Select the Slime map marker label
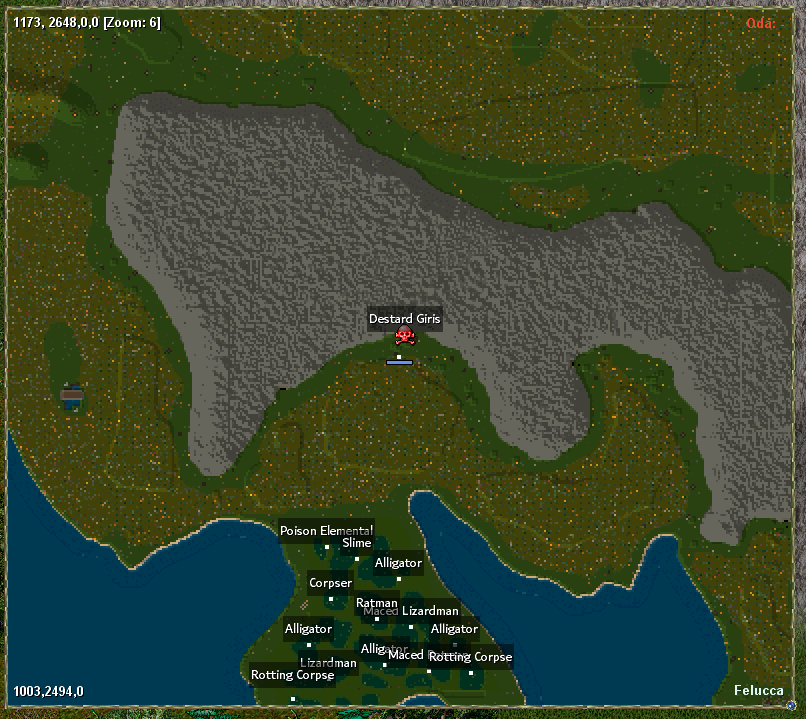The width and height of the screenshot is (806, 719). (x=356, y=544)
